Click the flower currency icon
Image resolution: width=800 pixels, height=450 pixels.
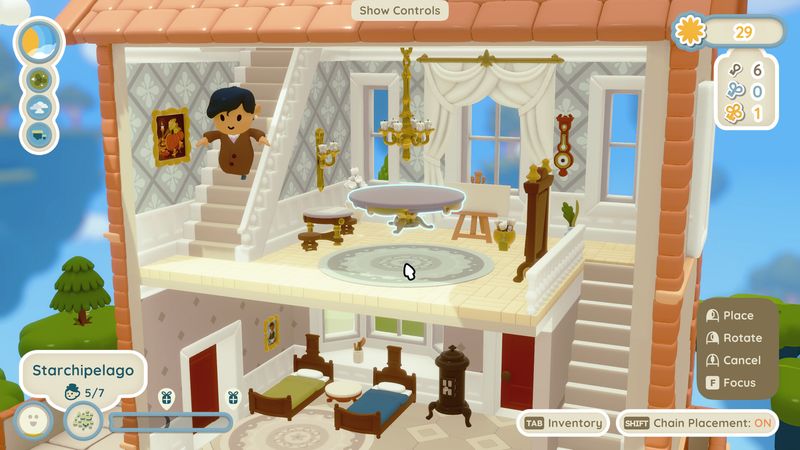[x=689, y=31]
